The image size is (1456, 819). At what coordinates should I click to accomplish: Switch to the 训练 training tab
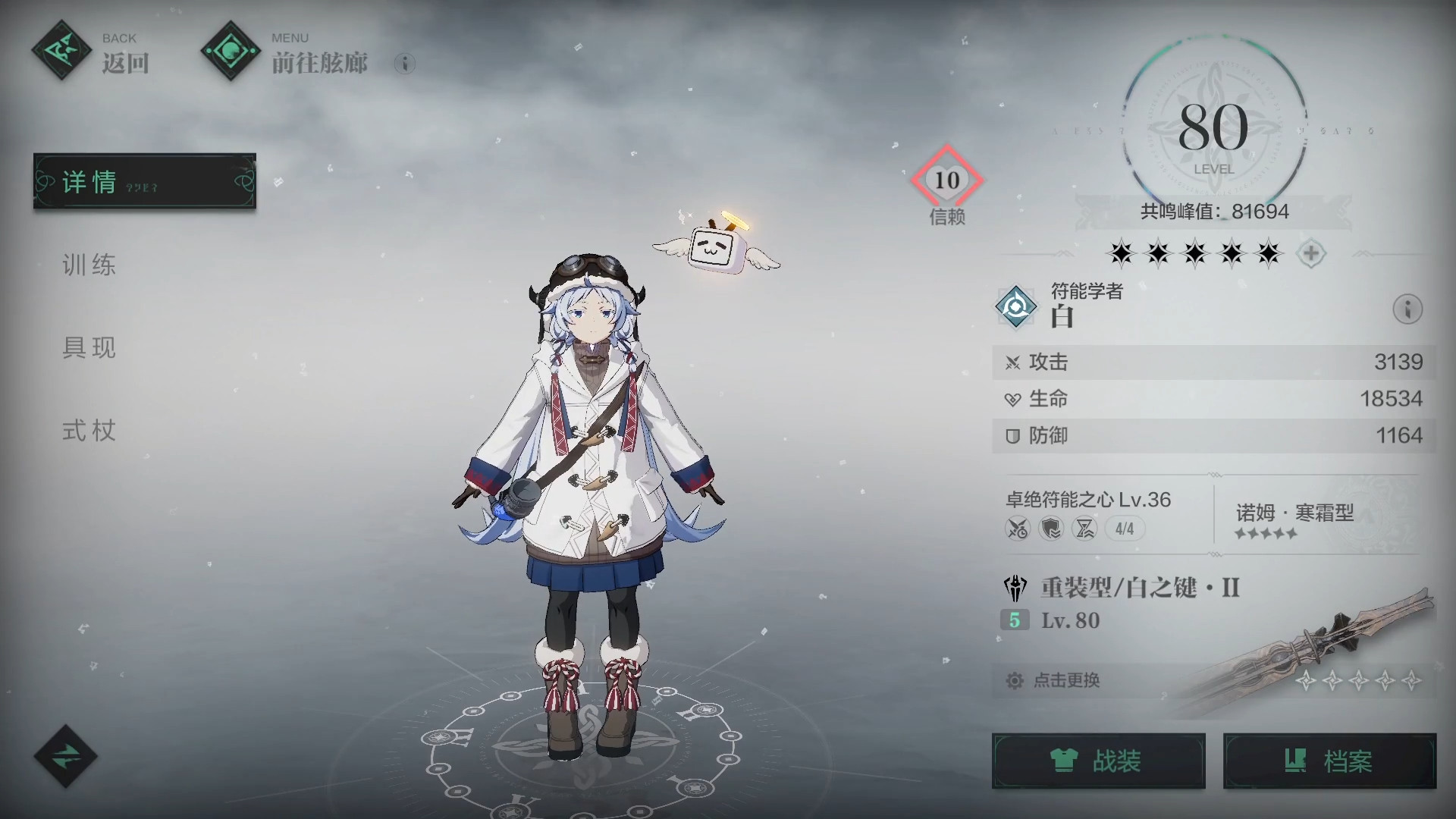(x=89, y=265)
